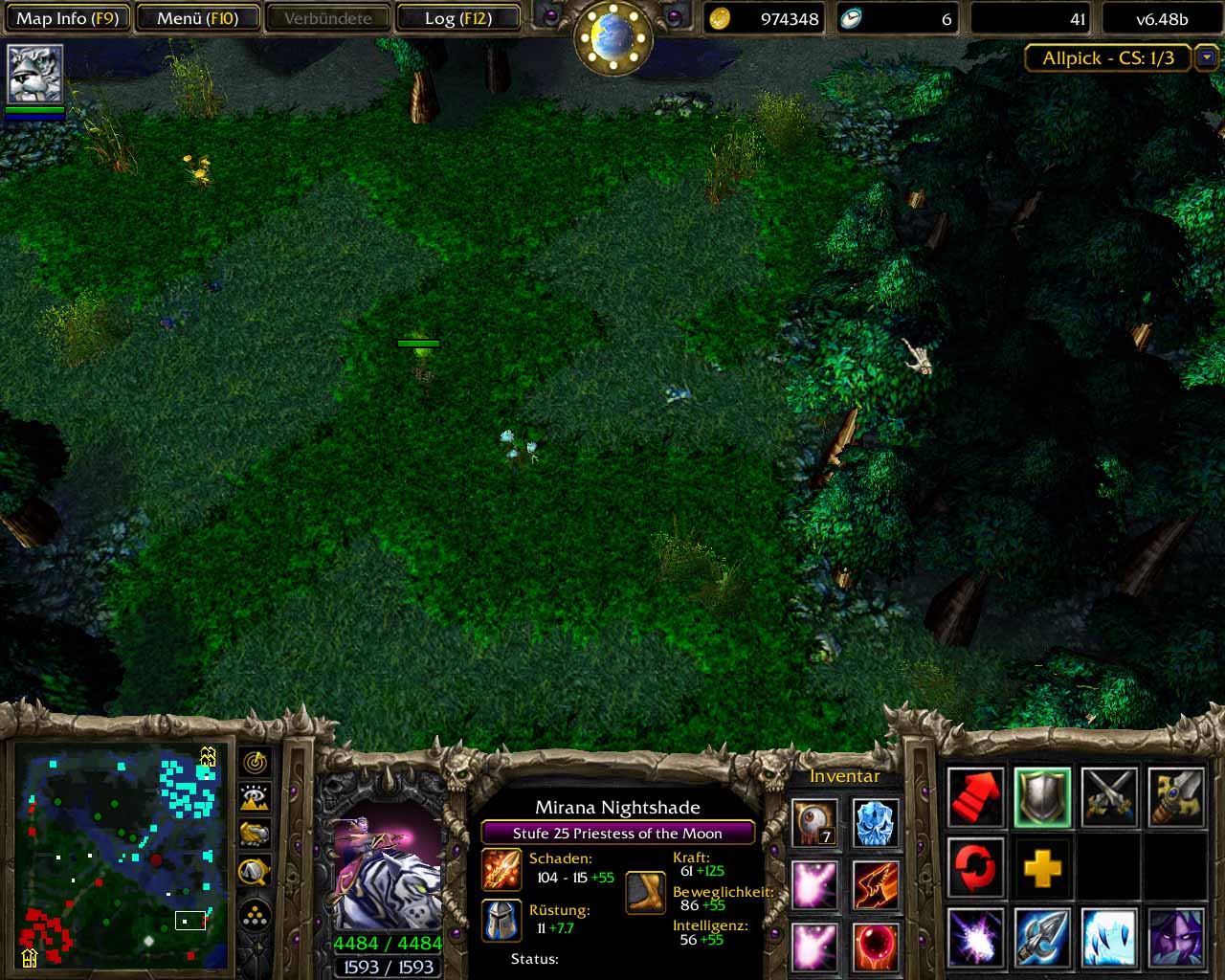
Task: Select the hero via the white tiger icon
Action: click(35, 74)
